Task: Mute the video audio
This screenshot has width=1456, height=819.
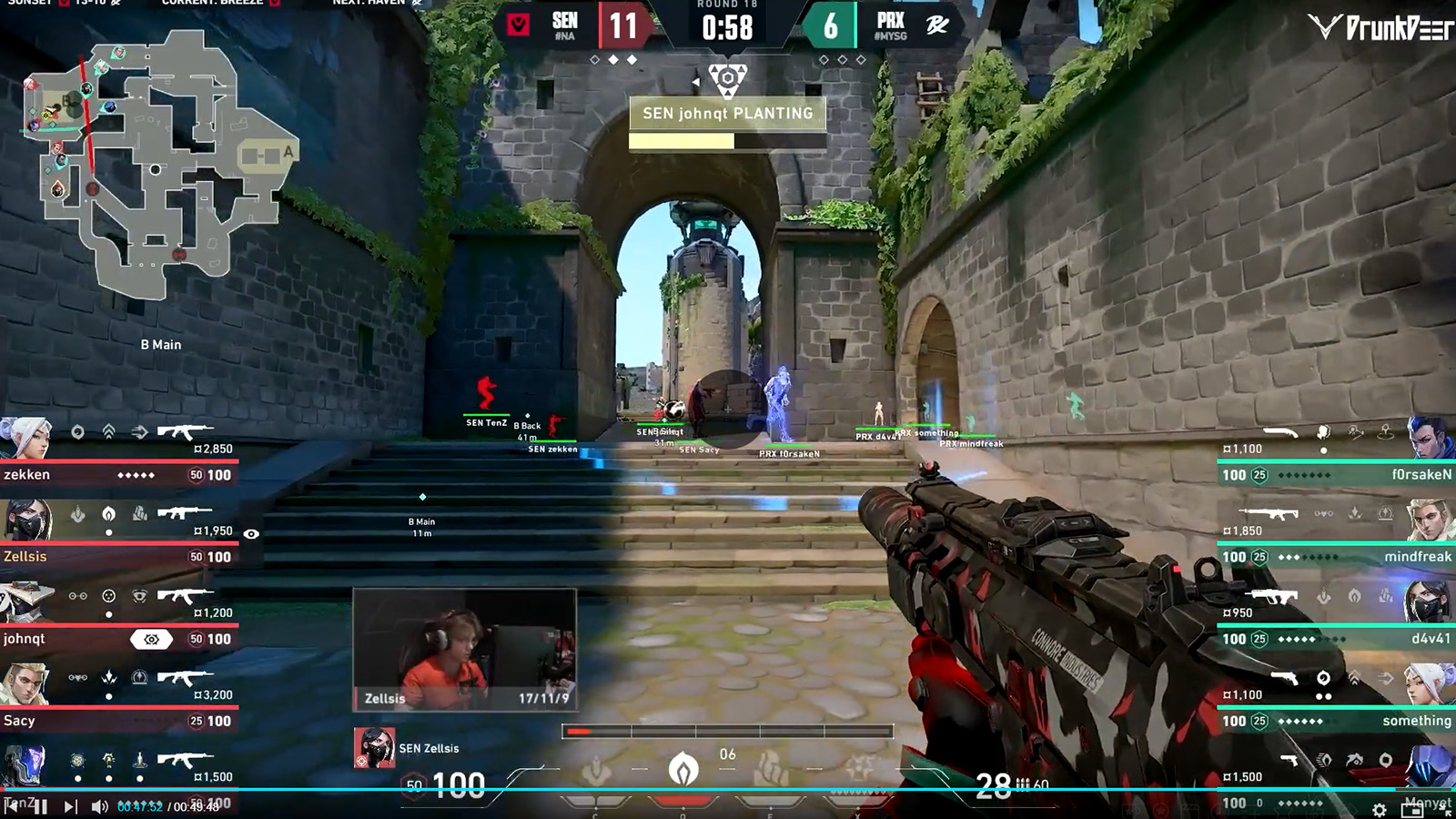Action: (x=98, y=805)
